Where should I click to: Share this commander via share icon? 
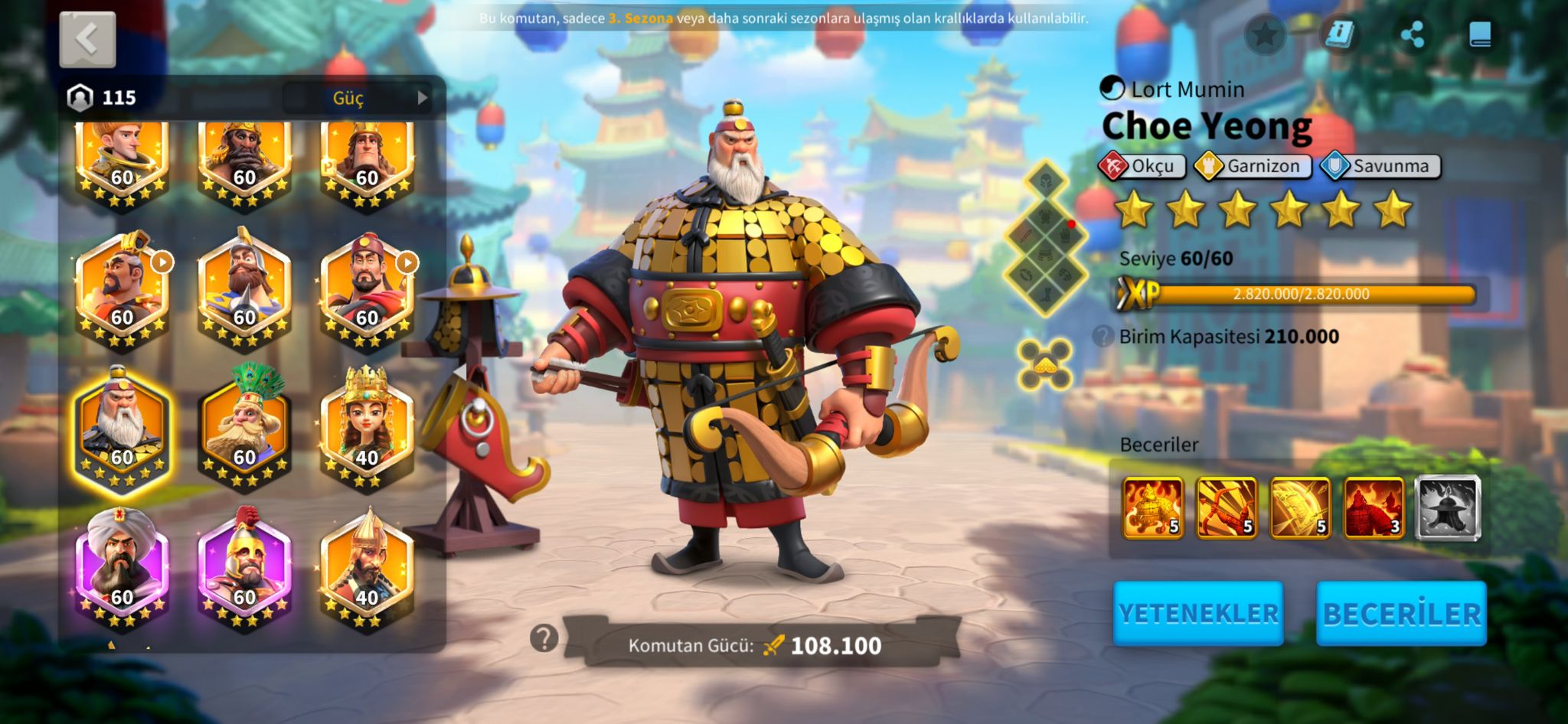pyautogui.click(x=1411, y=34)
